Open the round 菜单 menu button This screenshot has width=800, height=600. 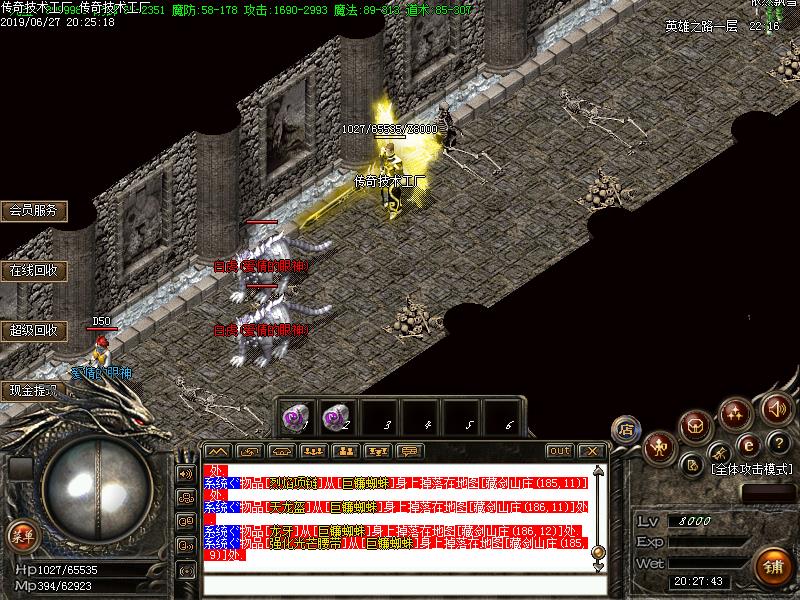22,536
